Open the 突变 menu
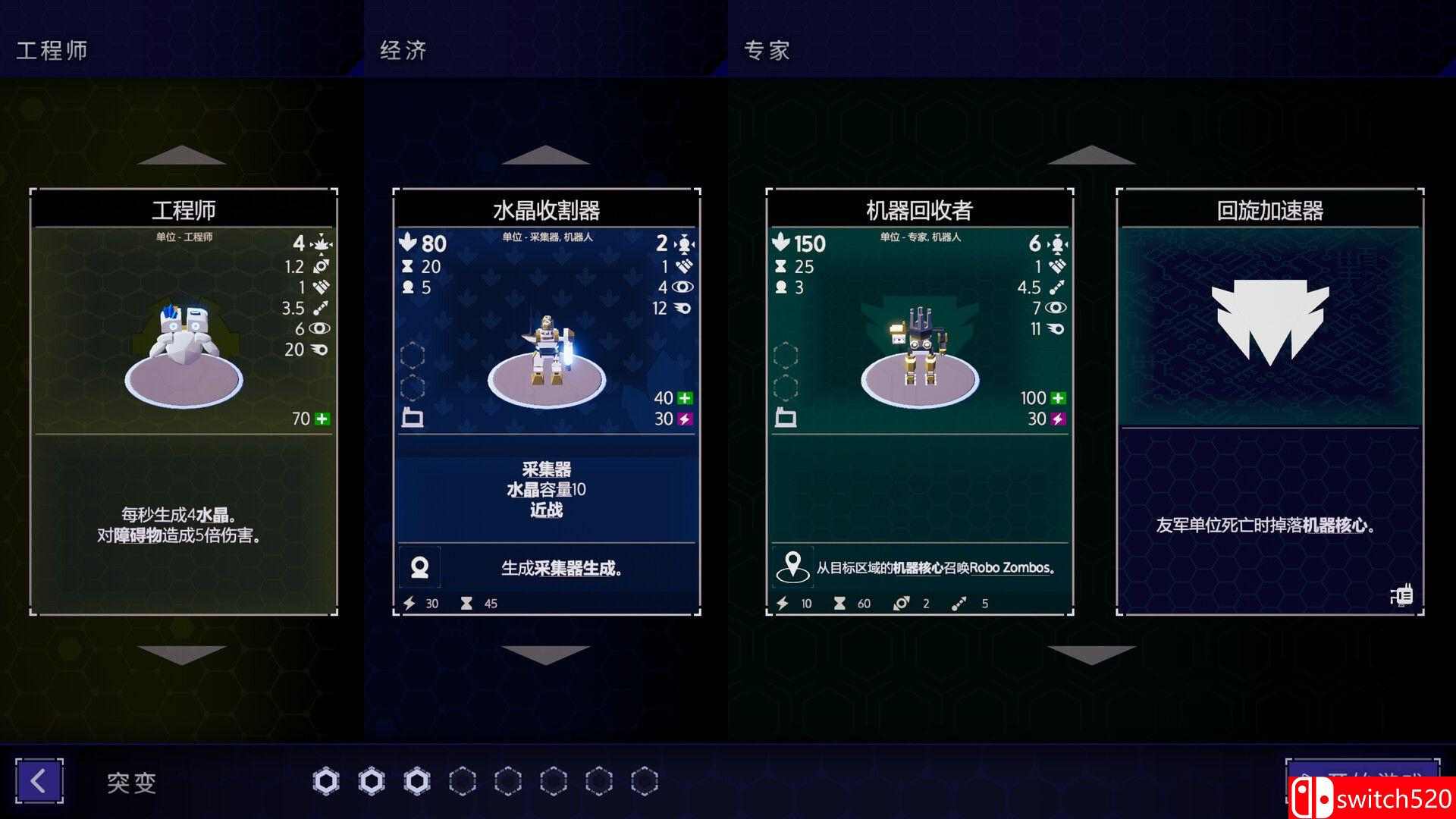 click(130, 783)
